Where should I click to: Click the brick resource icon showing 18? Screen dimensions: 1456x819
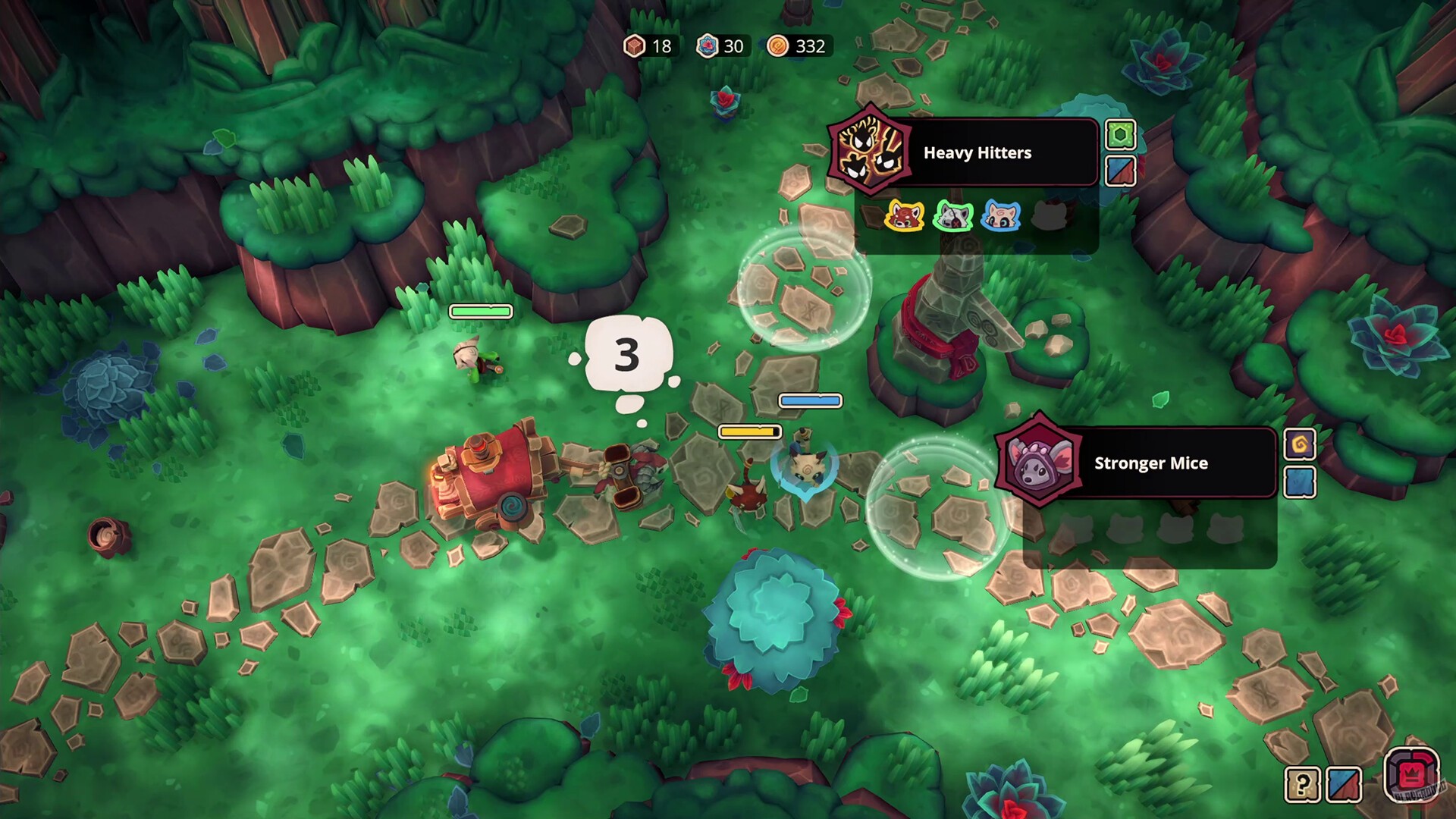point(637,46)
